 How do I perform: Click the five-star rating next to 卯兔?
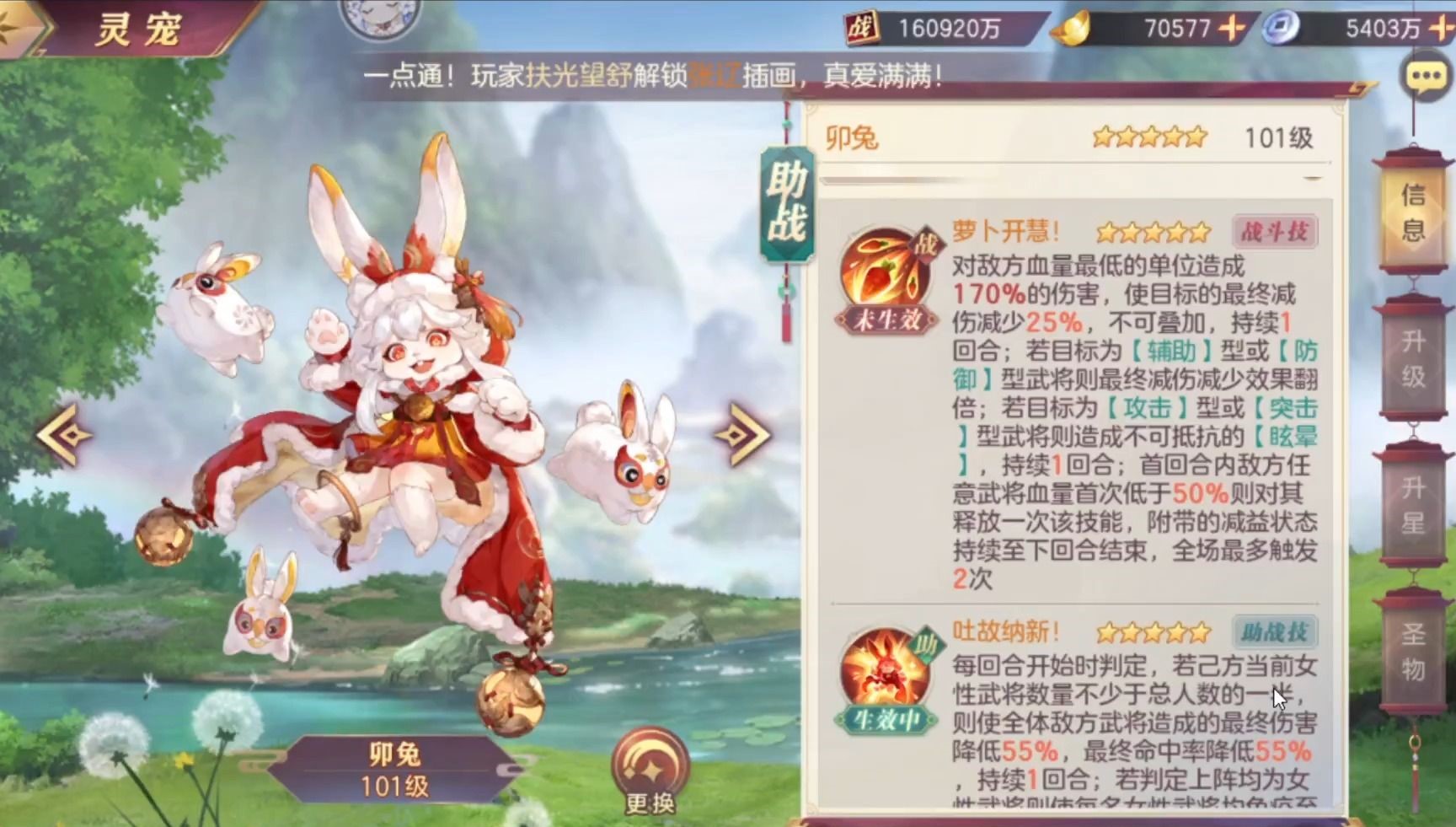point(1150,136)
